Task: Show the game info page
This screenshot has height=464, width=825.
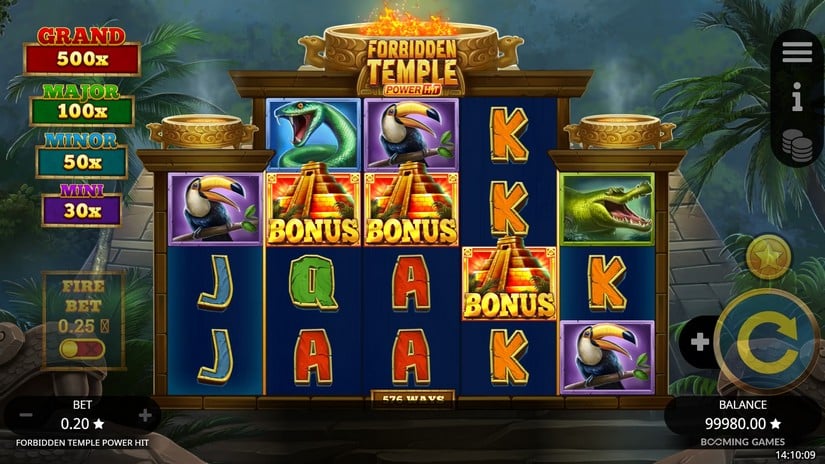Action: point(797,97)
